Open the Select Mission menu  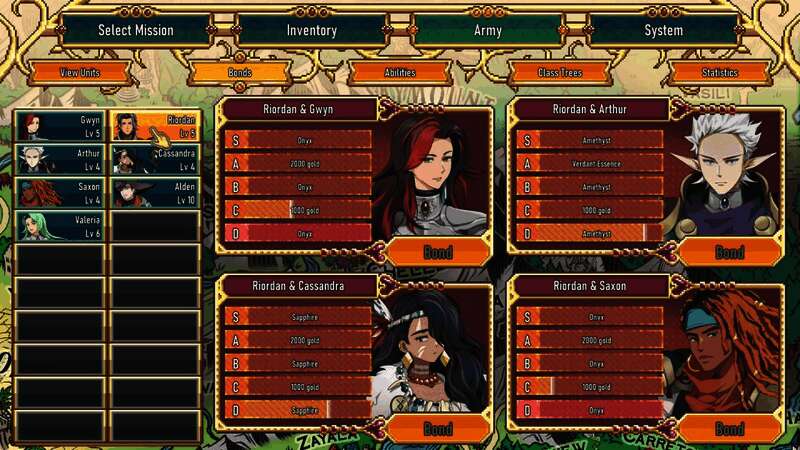point(135,30)
